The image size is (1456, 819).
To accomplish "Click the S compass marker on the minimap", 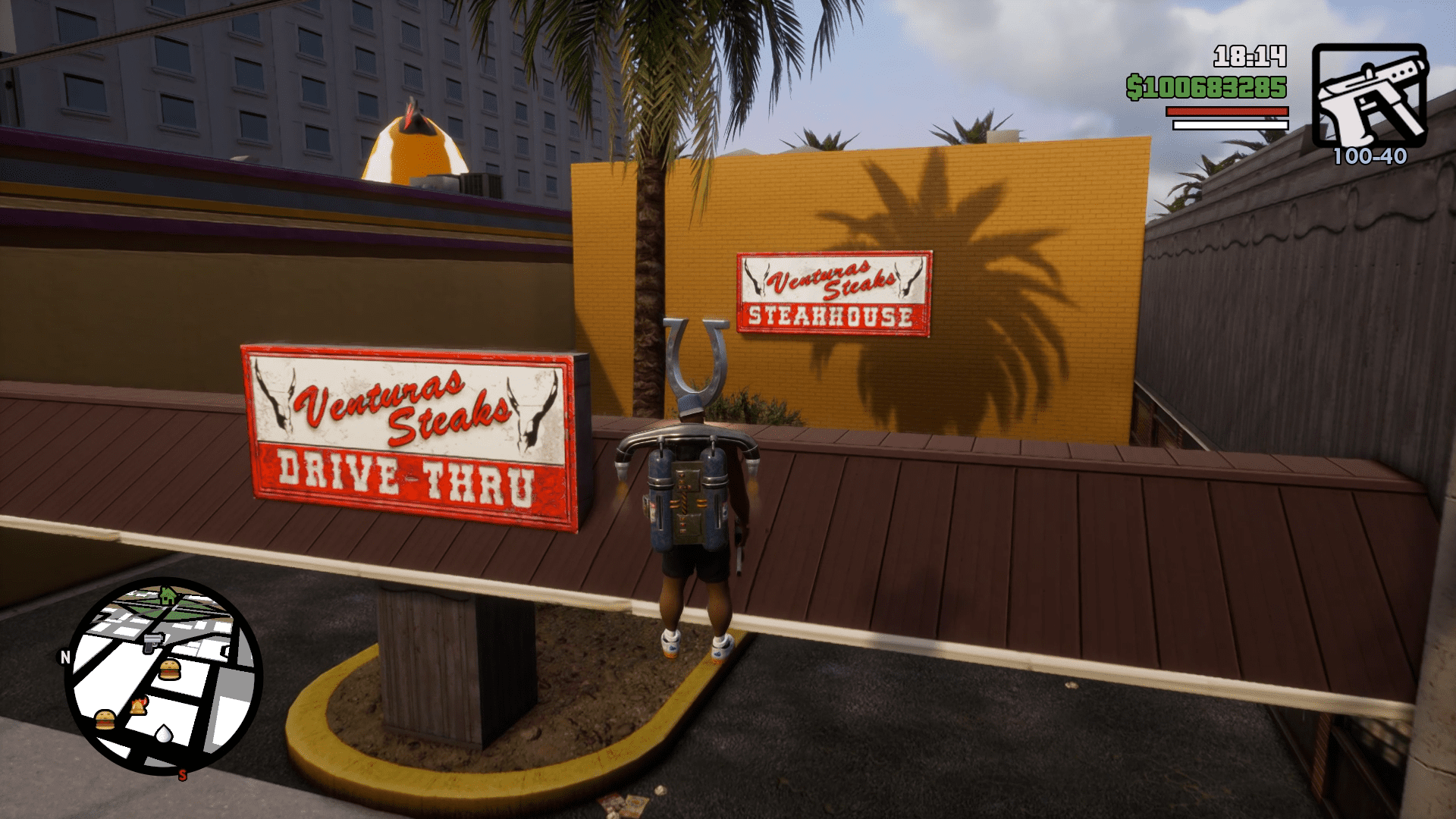I will click(183, 775).
